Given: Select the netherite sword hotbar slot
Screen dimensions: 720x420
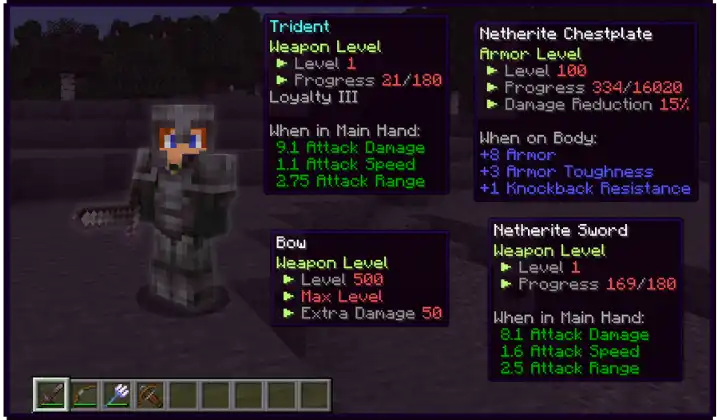Looking at the screenshot, I should coord(50,394).
